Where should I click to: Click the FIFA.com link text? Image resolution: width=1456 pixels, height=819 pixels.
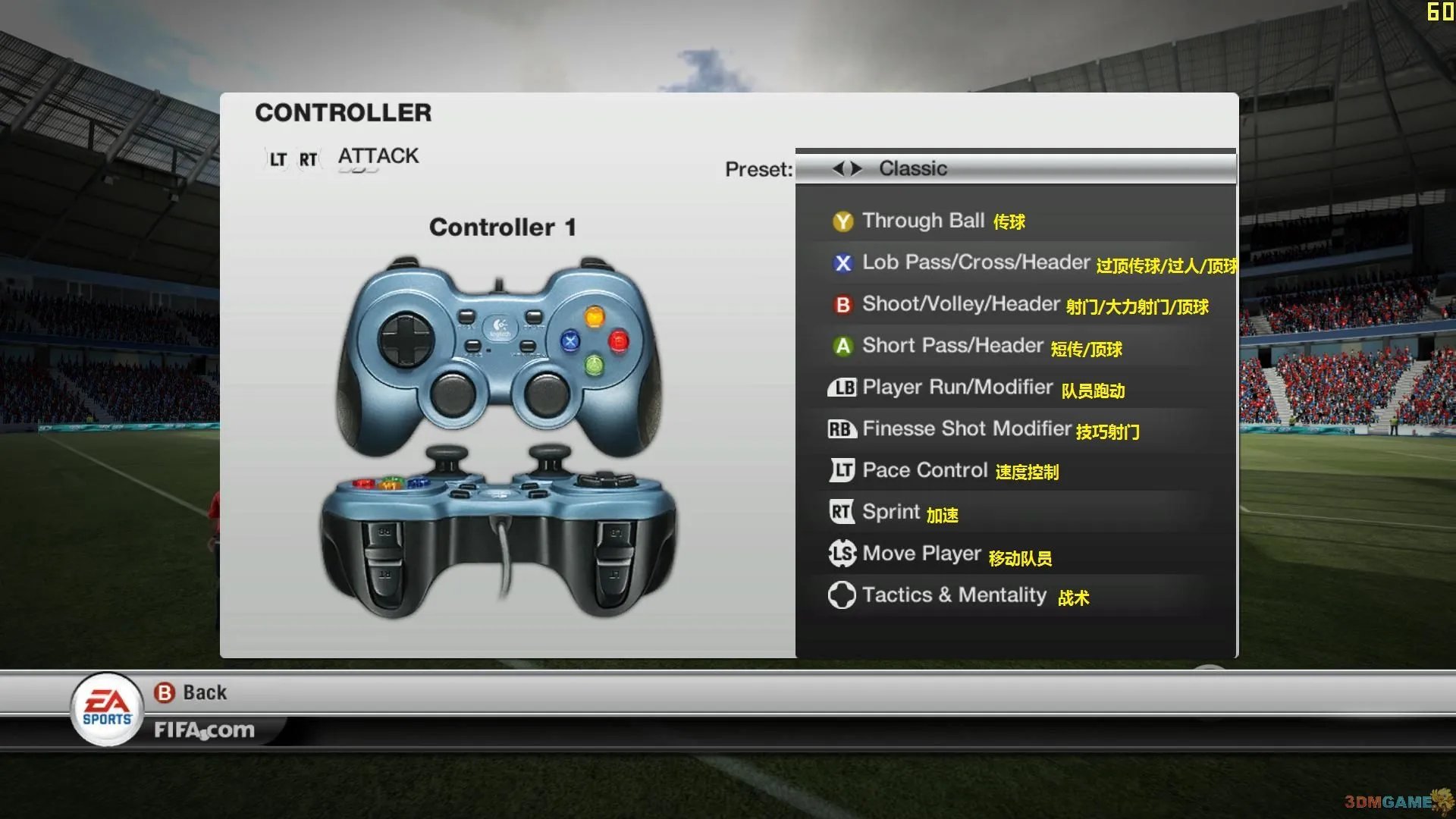206,730
